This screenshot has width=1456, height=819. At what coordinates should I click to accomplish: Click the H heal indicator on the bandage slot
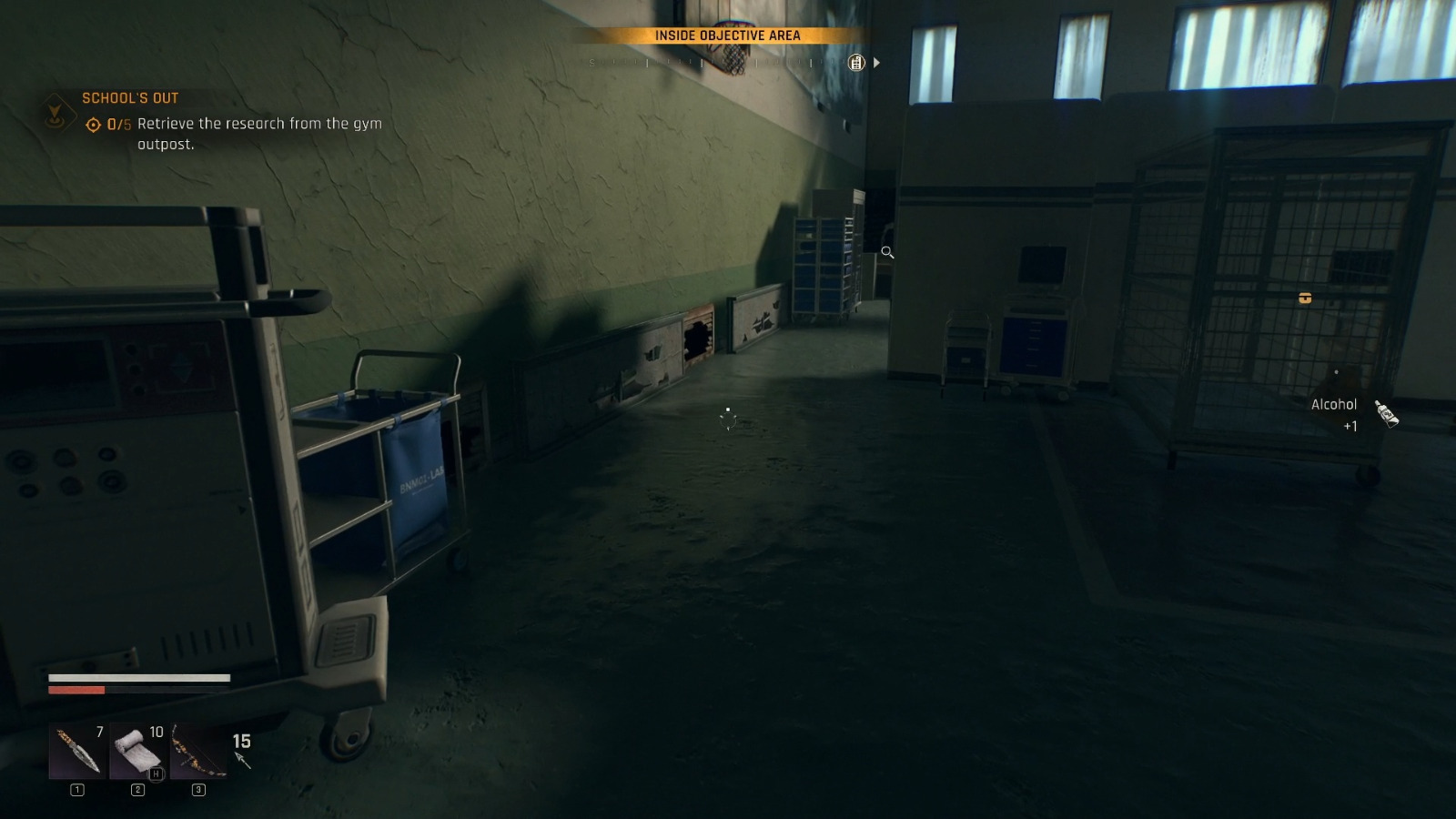(156, 774)
